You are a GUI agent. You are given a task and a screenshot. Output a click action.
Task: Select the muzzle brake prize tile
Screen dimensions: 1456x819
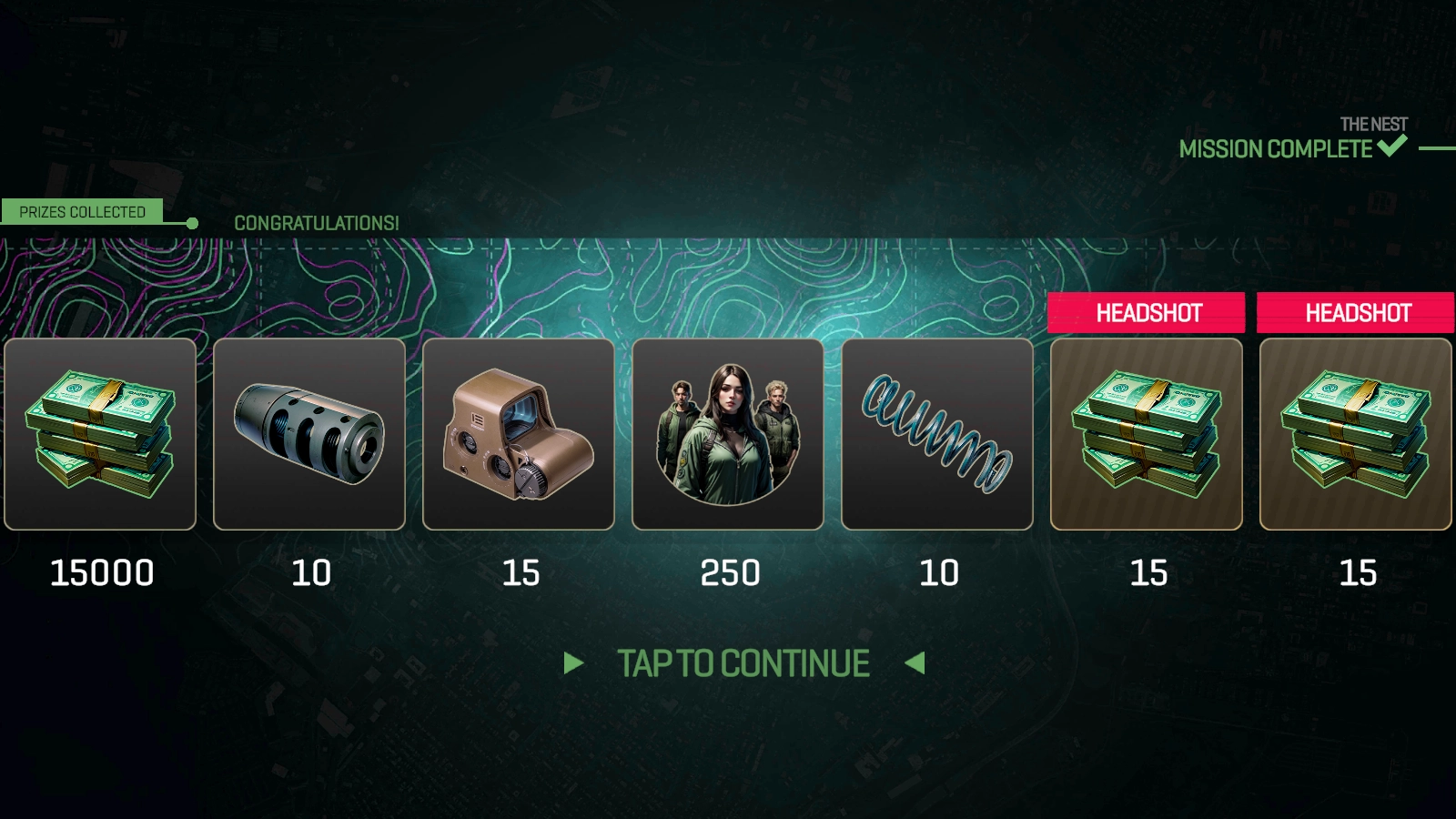tap(309, 434)
